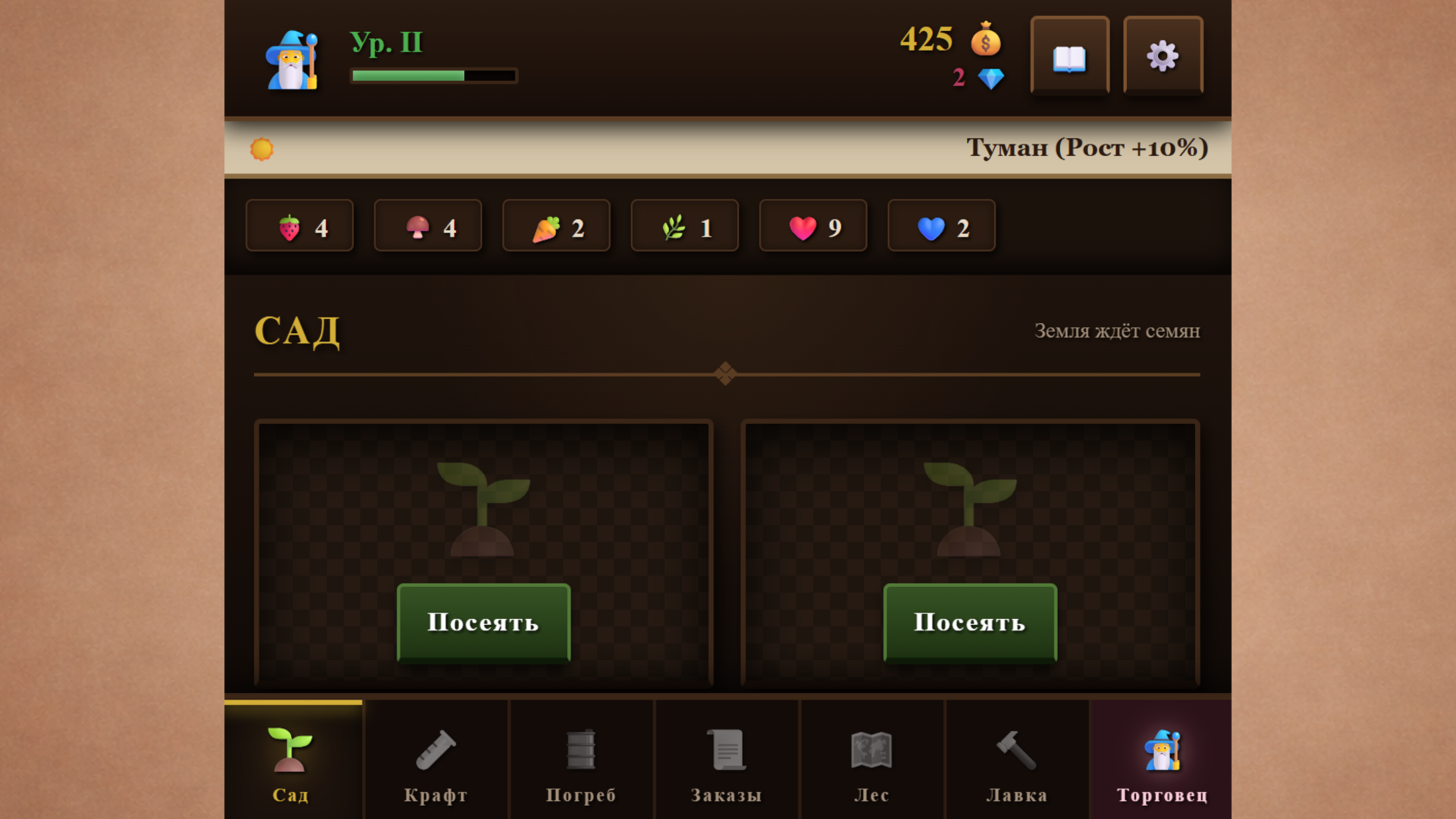Select the mushroom resource counter
Image resolution: width=1456 pixels, height=819 pixels.
point(428,225)
